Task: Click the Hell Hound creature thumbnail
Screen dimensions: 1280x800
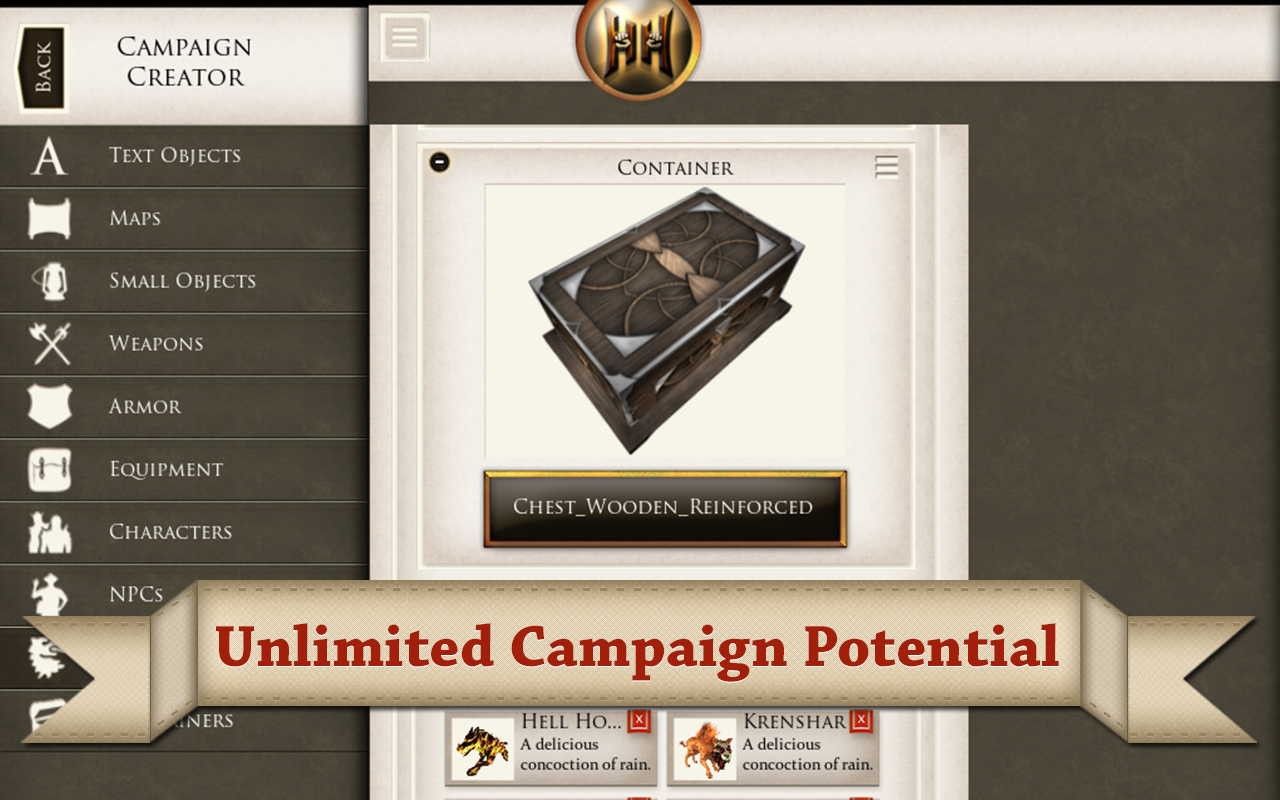Action: (483, 747)
